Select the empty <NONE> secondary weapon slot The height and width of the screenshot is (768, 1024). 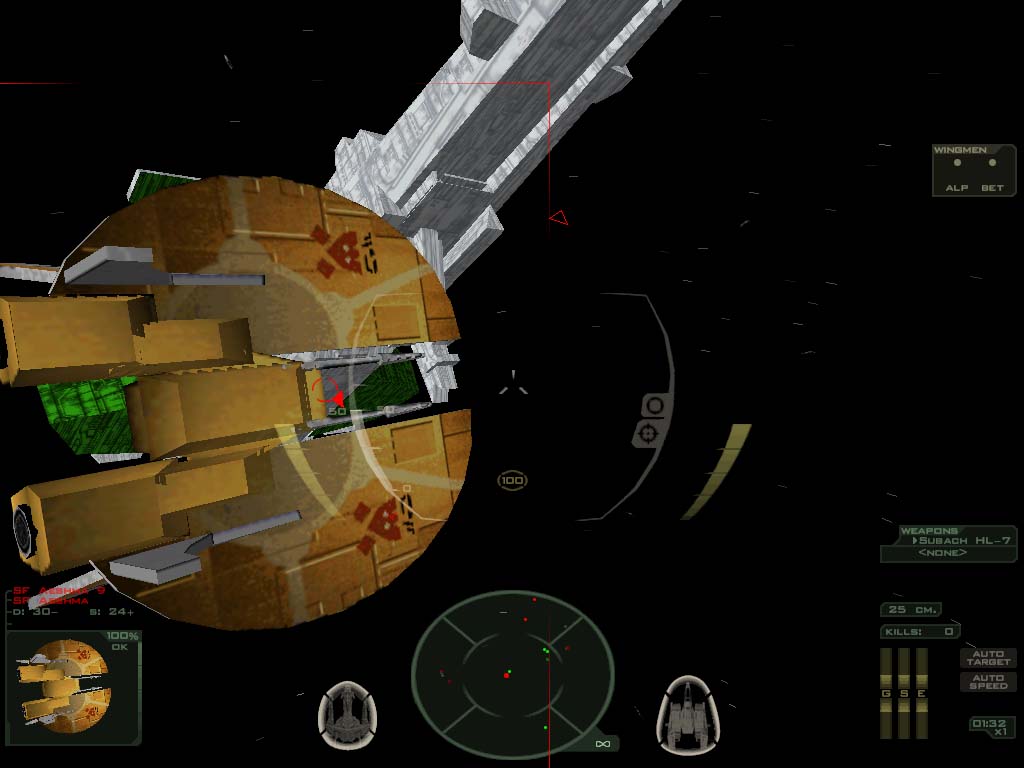pos(942,553)
